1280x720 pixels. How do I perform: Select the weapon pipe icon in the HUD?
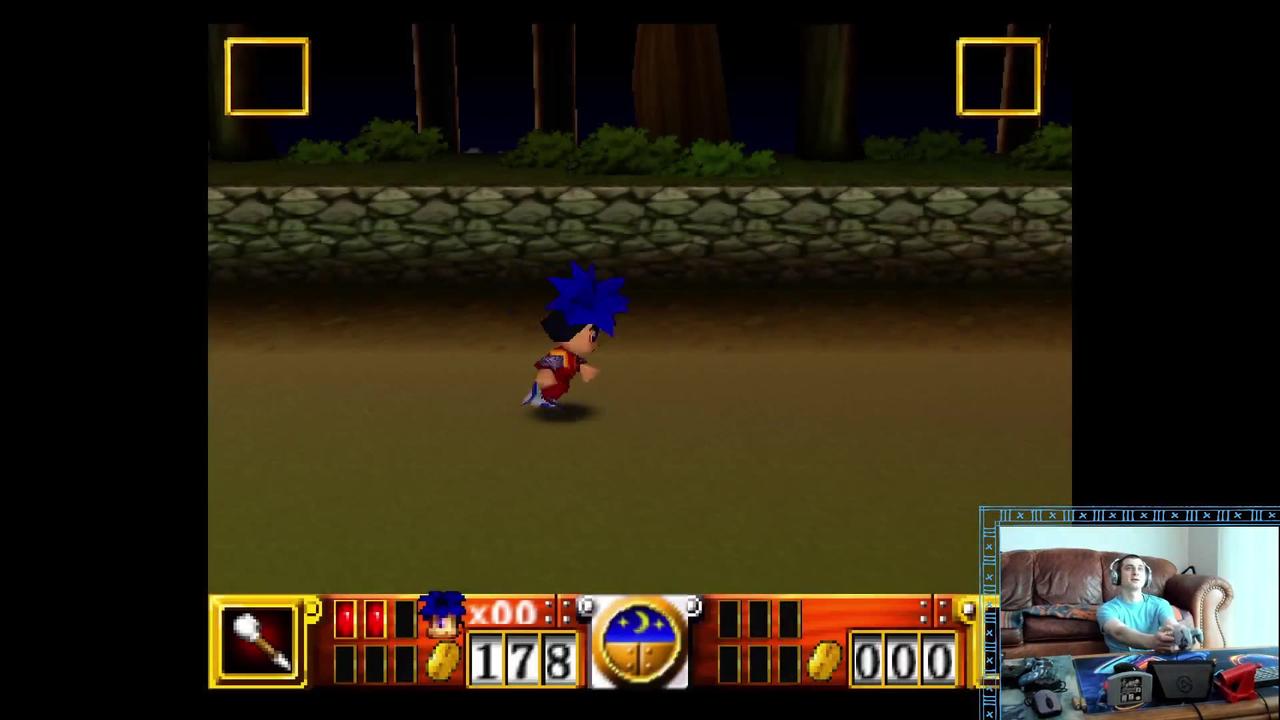pyautogui.click(x=258, y=640)
